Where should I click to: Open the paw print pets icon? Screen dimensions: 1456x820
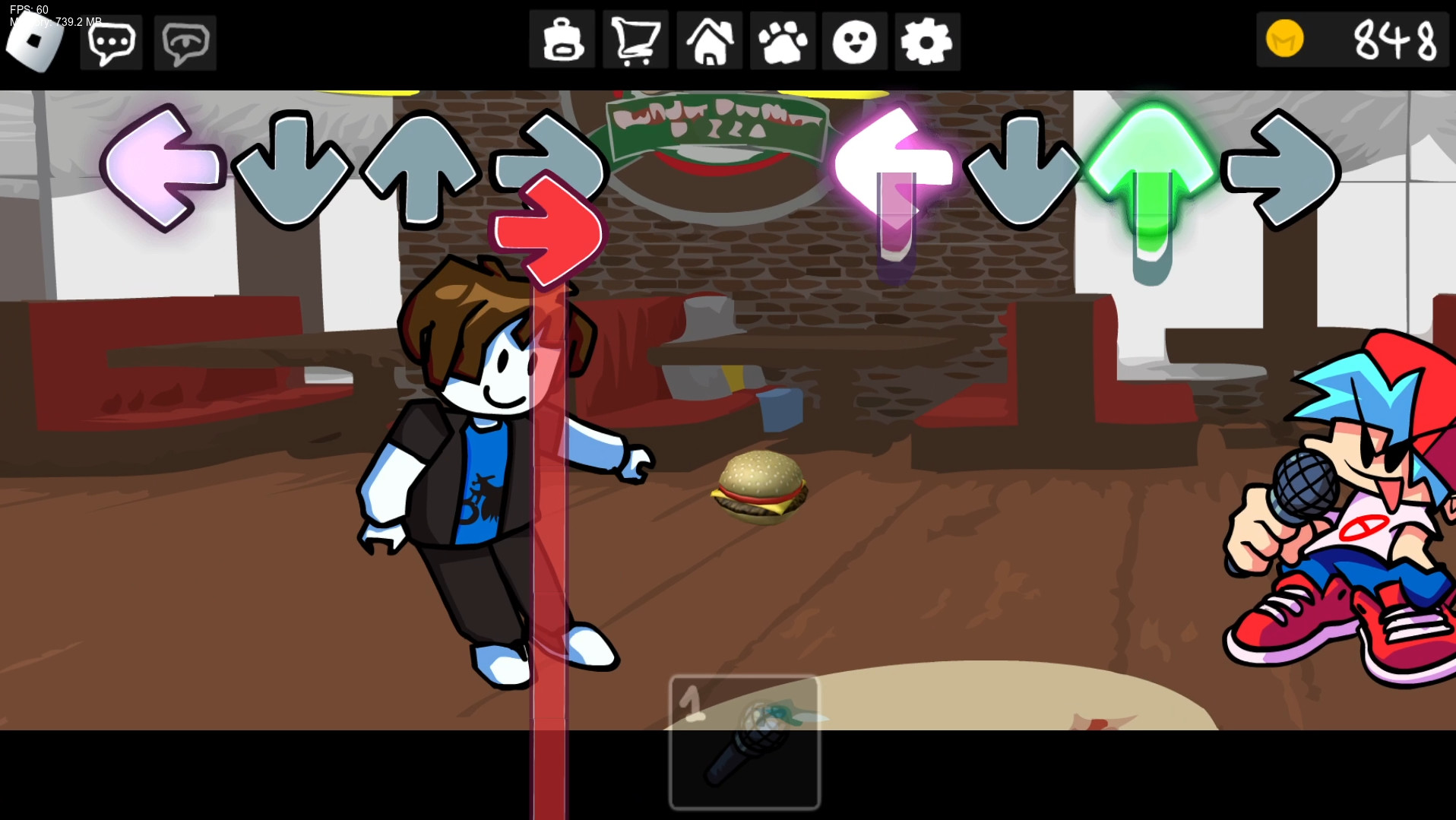(781, 42)
